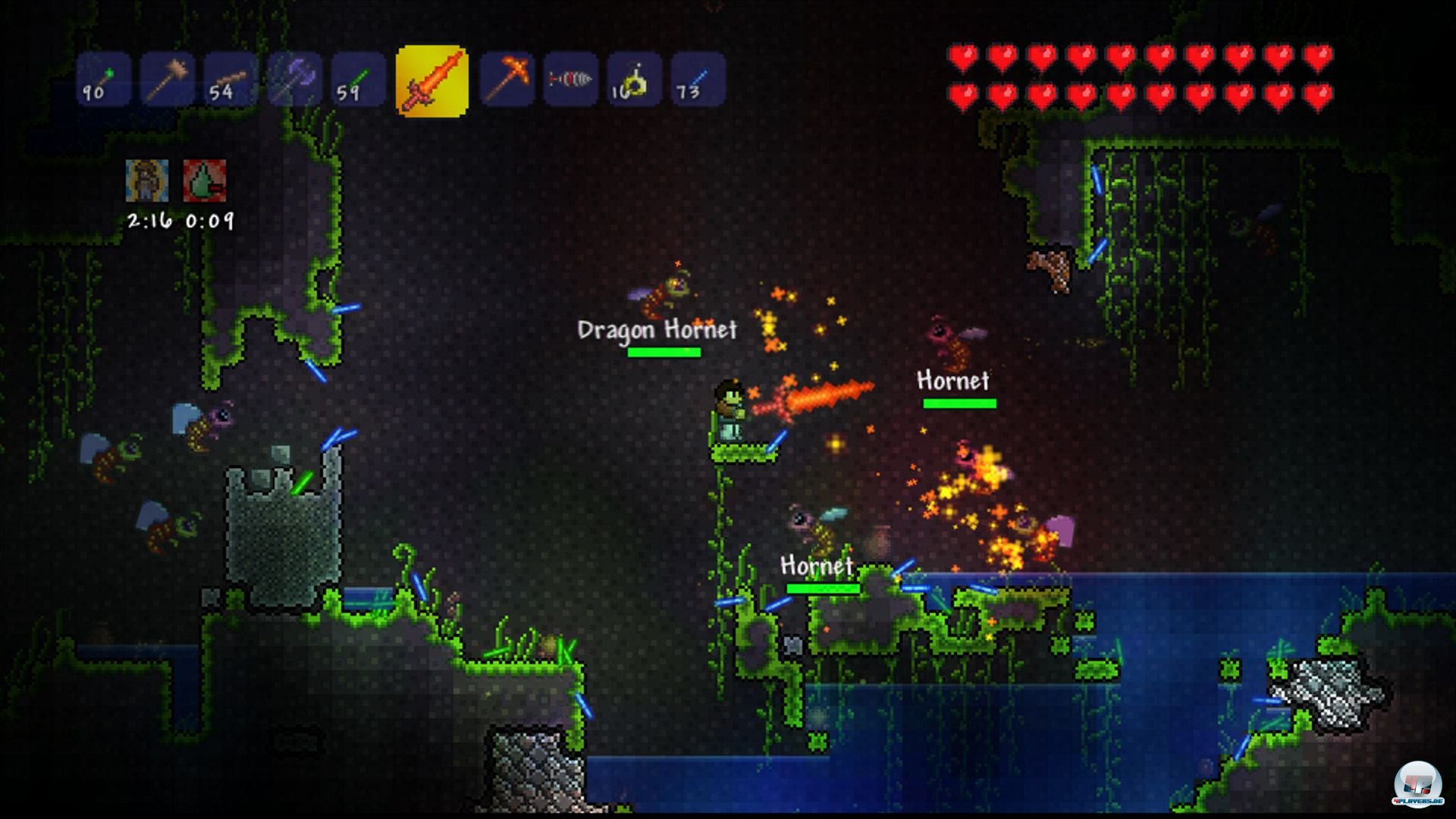Screen dimensions: 1456x819
Task: Select the wooden boomerang slot with 54
Action: (231, 79)
